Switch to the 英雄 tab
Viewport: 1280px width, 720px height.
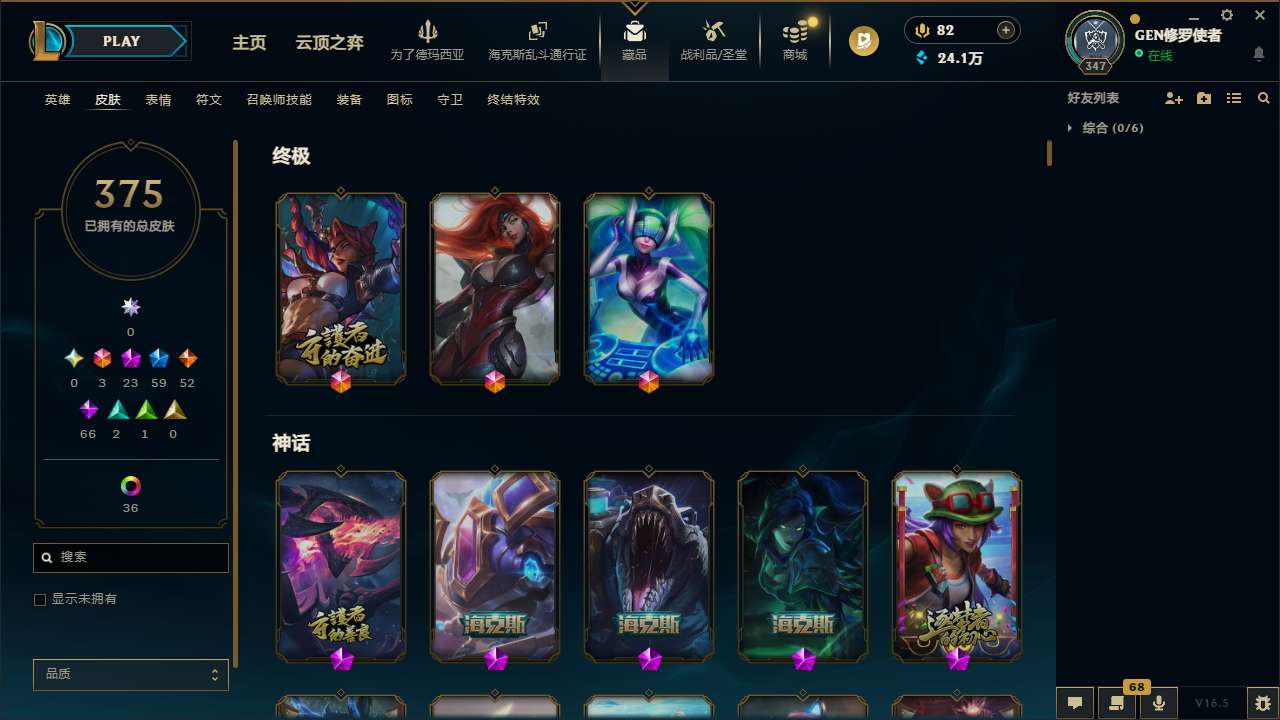tap(57, 100)
